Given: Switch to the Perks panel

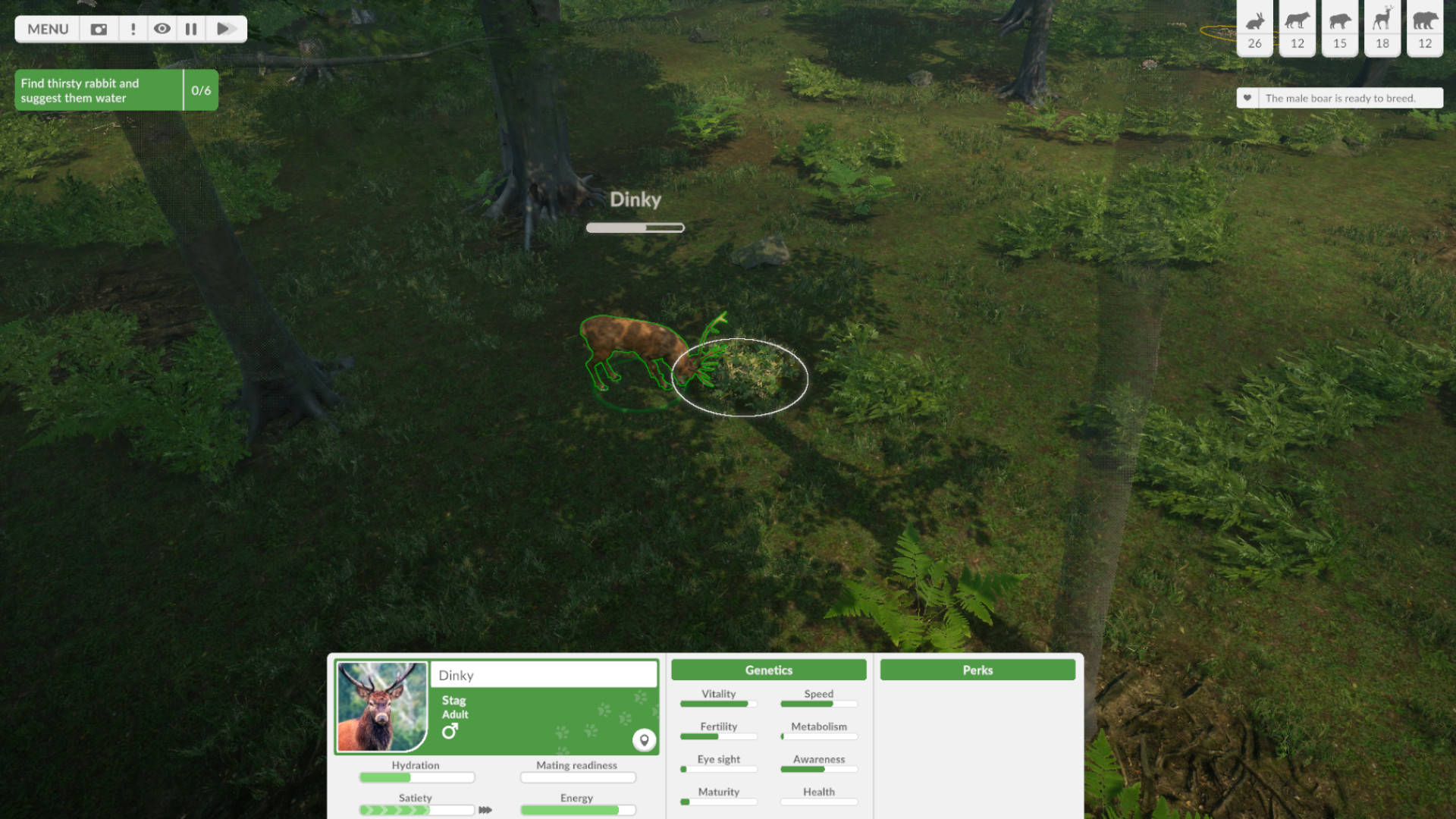Looking at the screenshot, I should [977, 670].
